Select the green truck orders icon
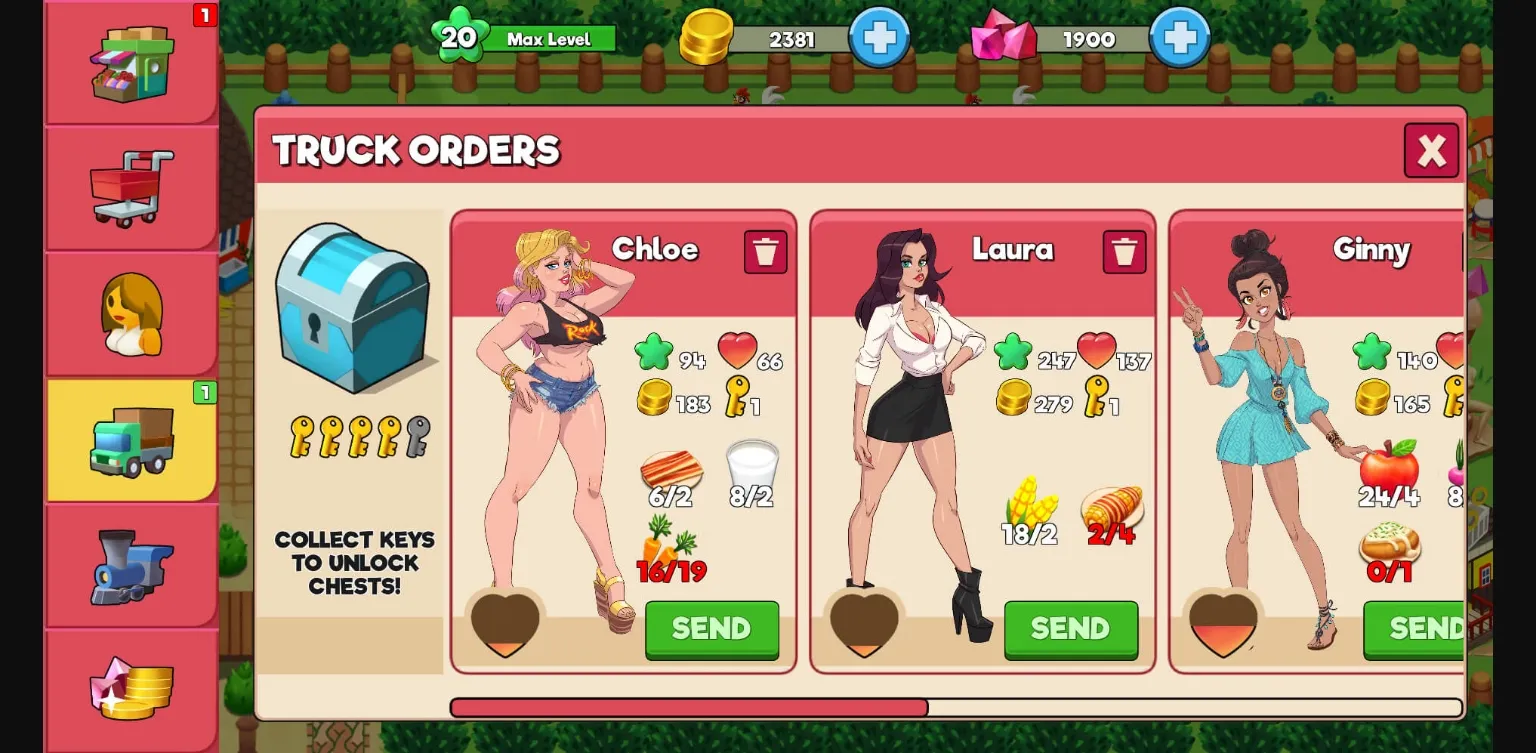 click(x=130, y=440)
